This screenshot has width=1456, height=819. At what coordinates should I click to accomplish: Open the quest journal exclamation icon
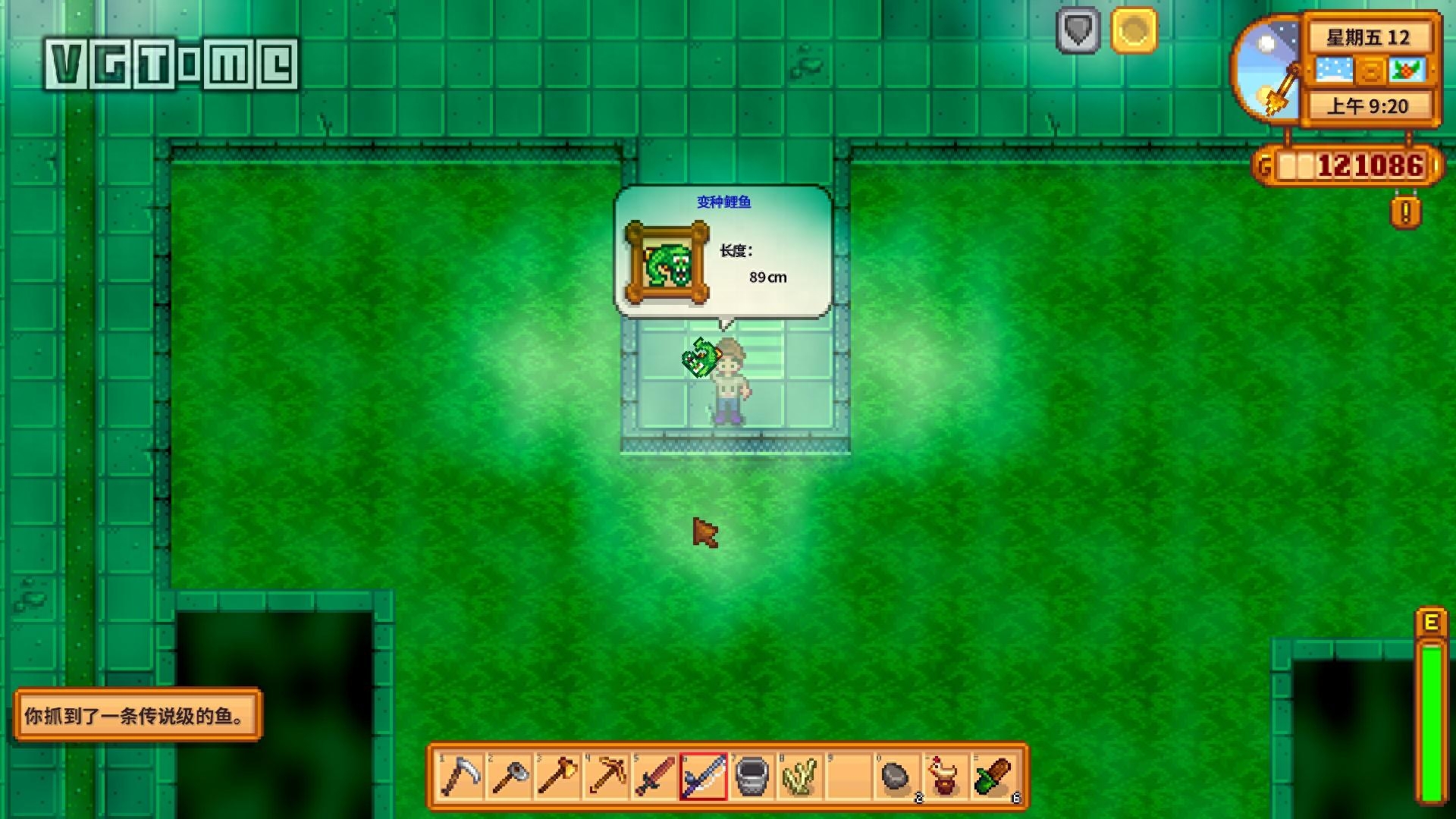coord(1405,212)
